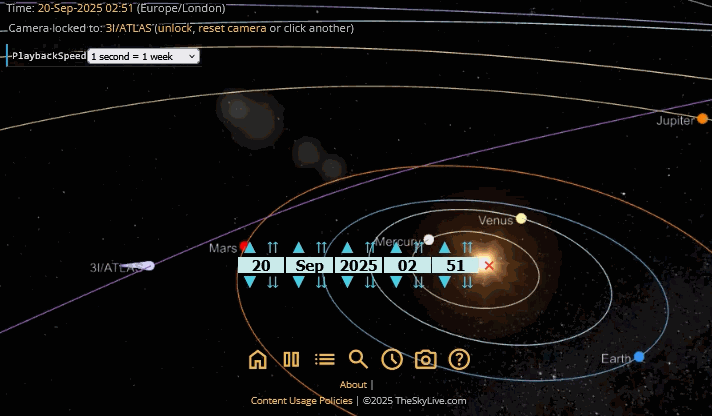The image size is (712, 416).
Task: Decrease the month with single down arrow
Action: point(299,283)
